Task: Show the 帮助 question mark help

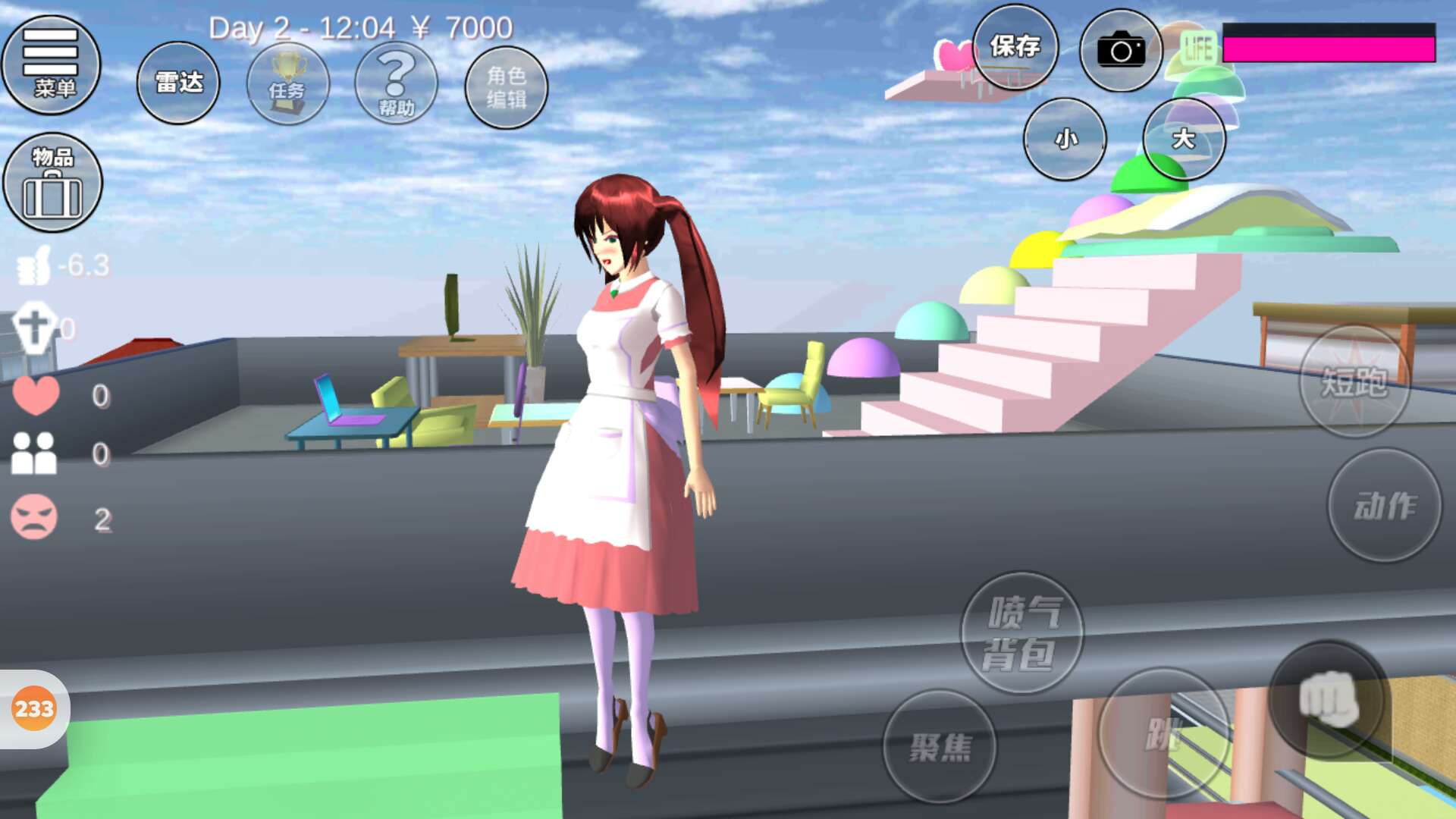Action: click(x=396, y=84)
